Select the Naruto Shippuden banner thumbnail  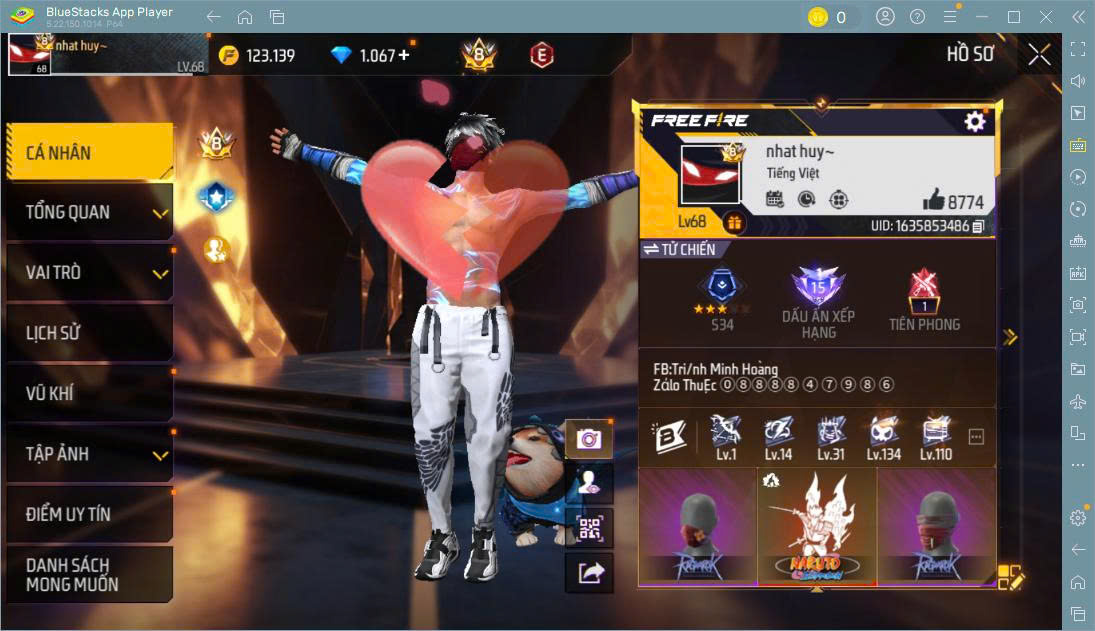coord(817,526)
